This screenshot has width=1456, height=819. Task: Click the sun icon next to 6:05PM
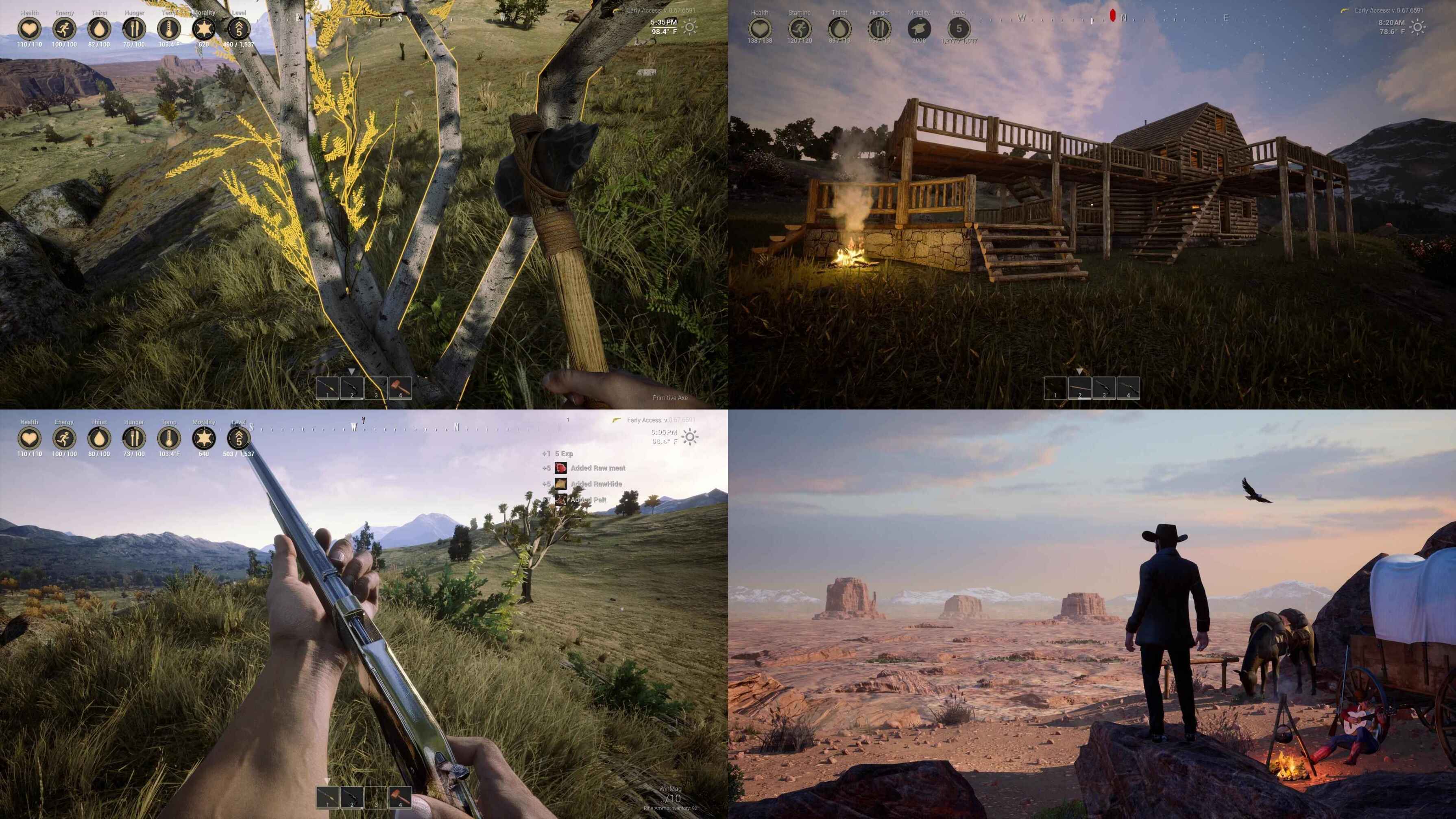(x=689, y=437)
